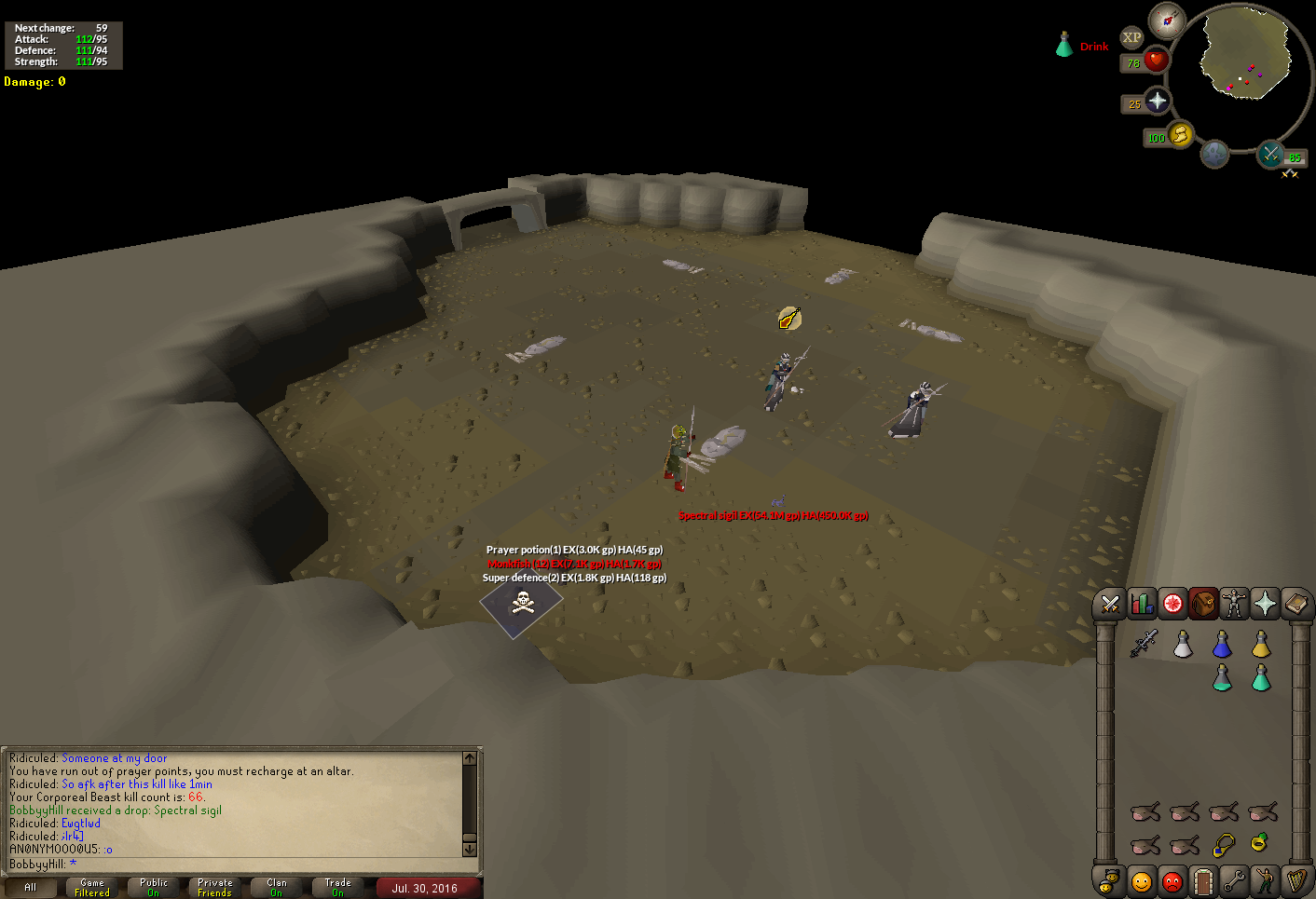Screen dimensions: 1316x899
Task: Activate the special attack orb
Action: (x=1270, y=154)
